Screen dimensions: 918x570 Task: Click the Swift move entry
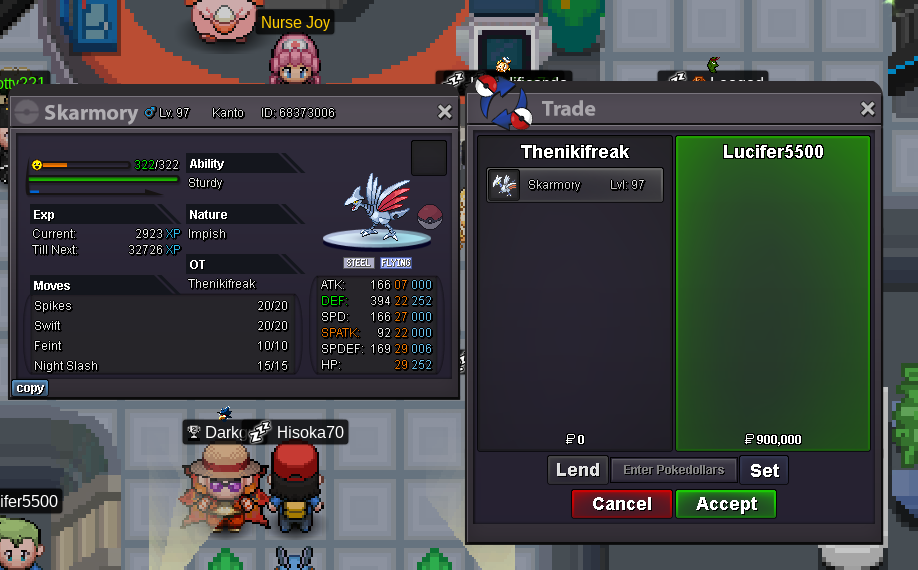click(160, 326)
